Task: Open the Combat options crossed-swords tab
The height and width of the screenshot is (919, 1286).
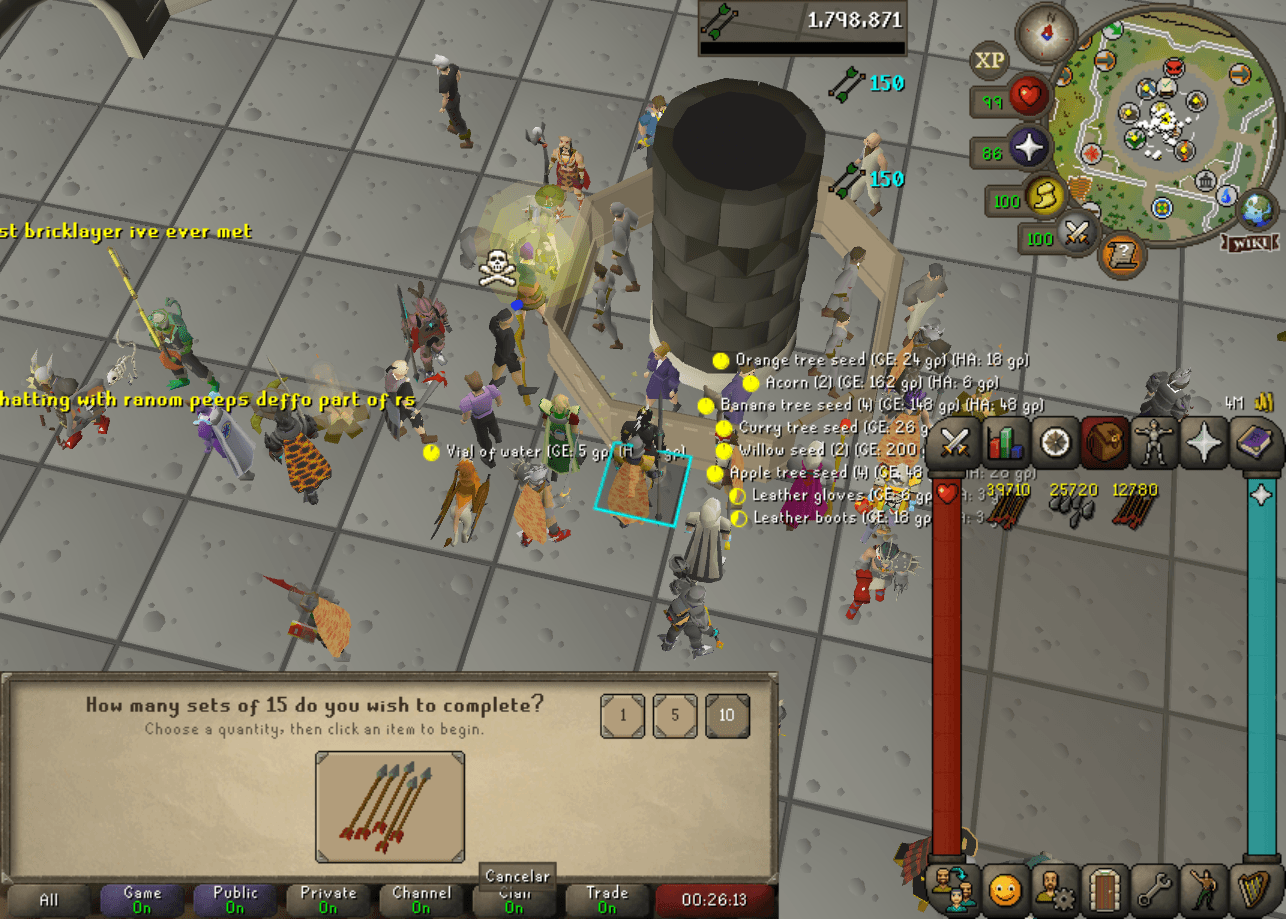Action: [x=953, y=443]
